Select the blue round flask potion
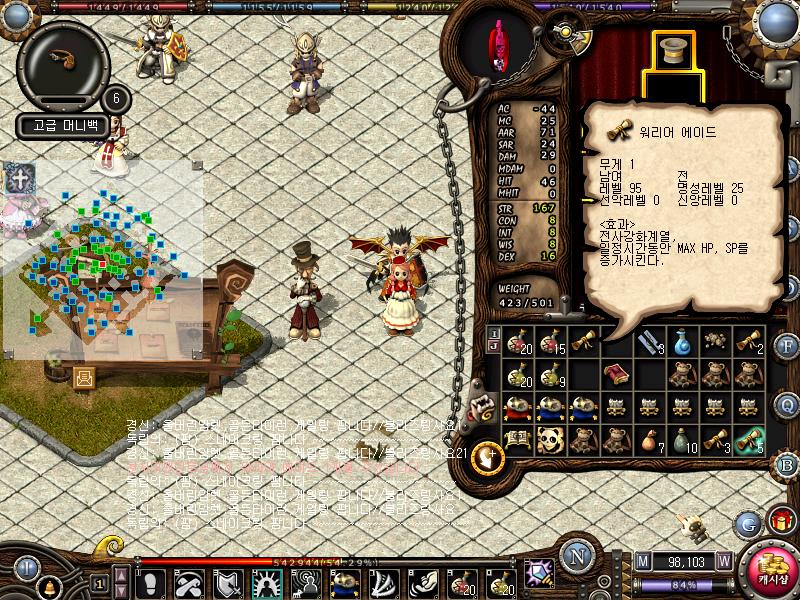 pos(681,342)
